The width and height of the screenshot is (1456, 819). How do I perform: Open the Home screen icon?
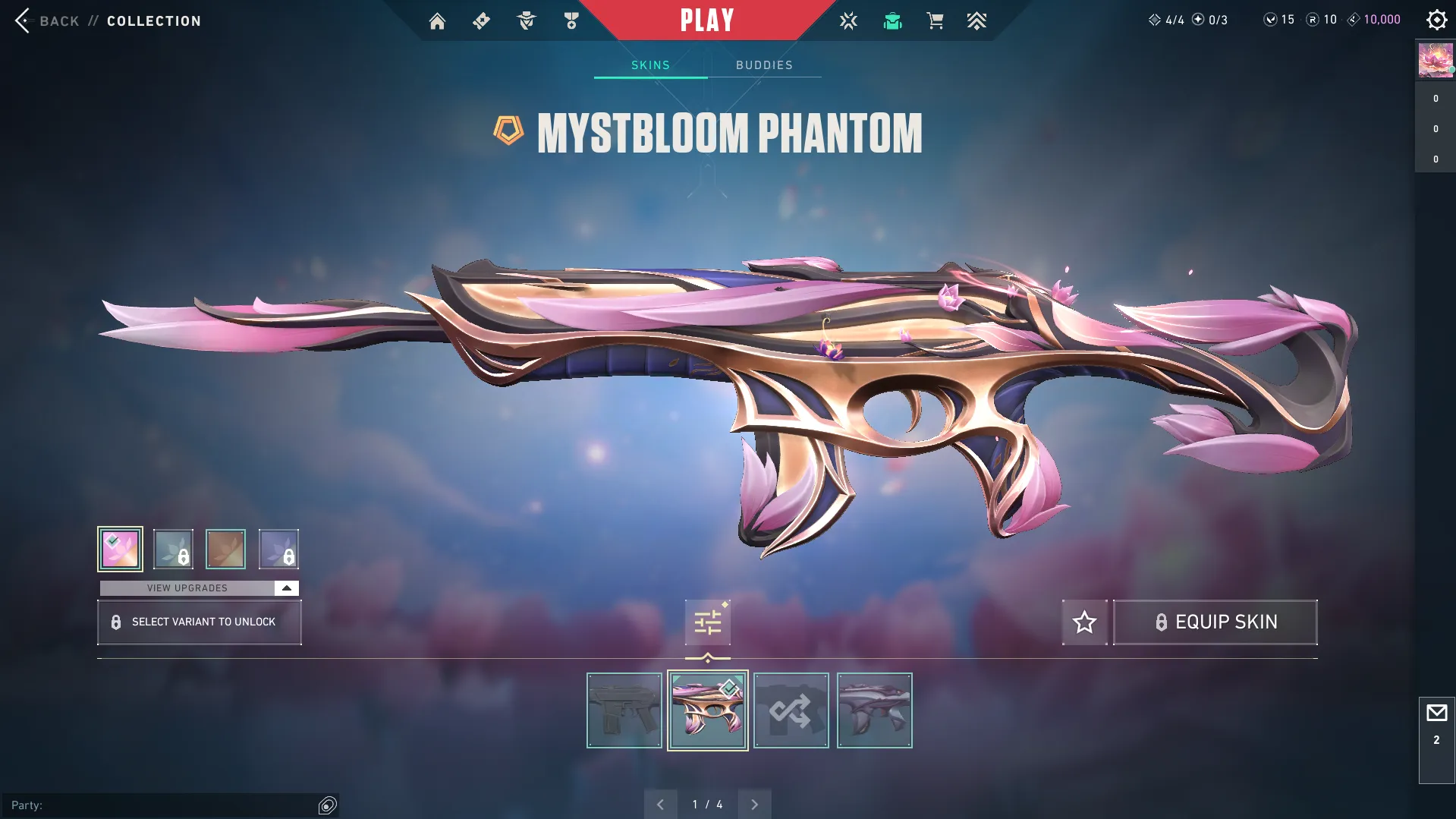pyautogui.click(x=437, y=20)
